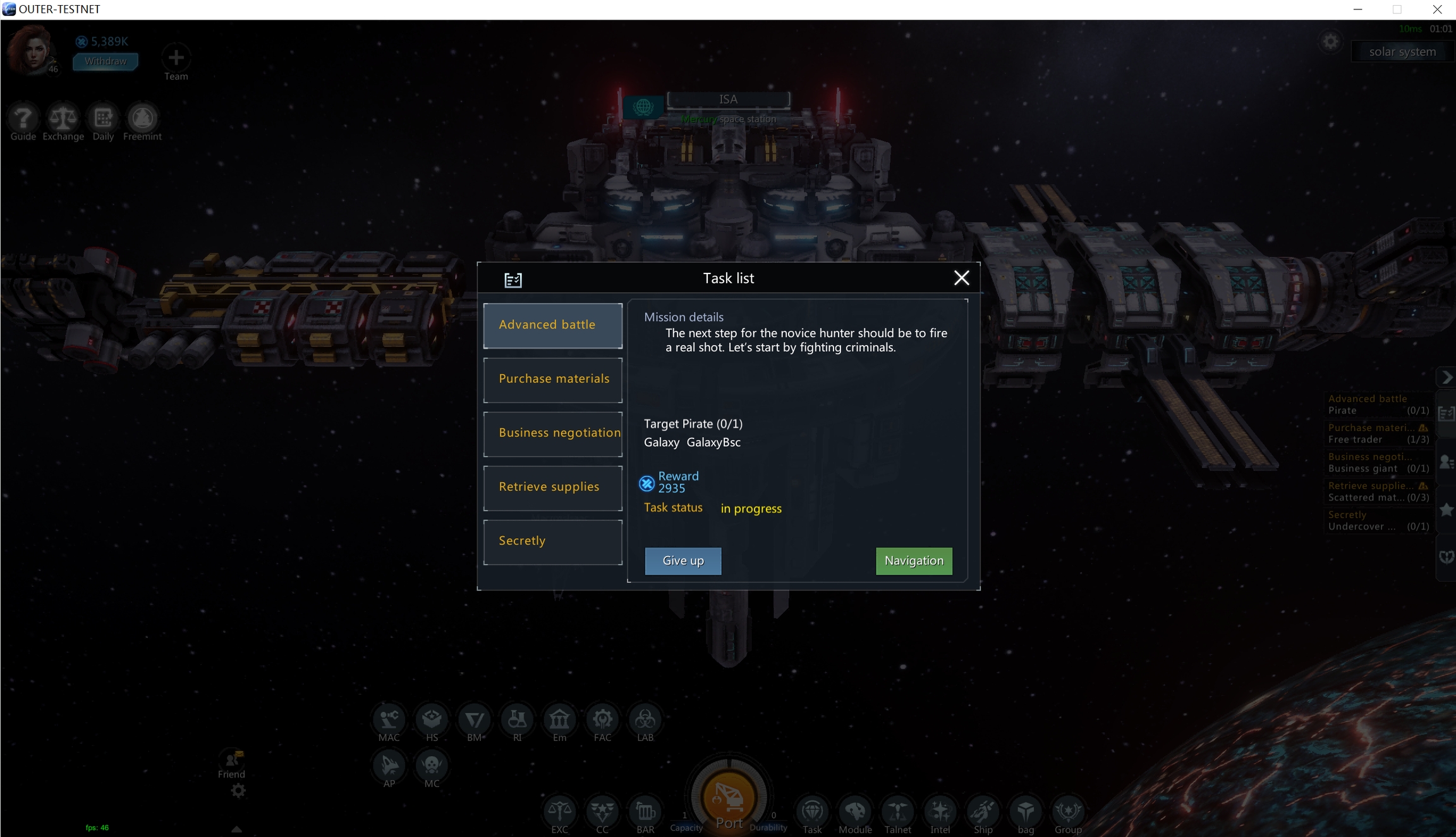The height and width of the screenshot is (837, 1456).
Task: Add a Team with the plus icon
Action: pos(176,58)
